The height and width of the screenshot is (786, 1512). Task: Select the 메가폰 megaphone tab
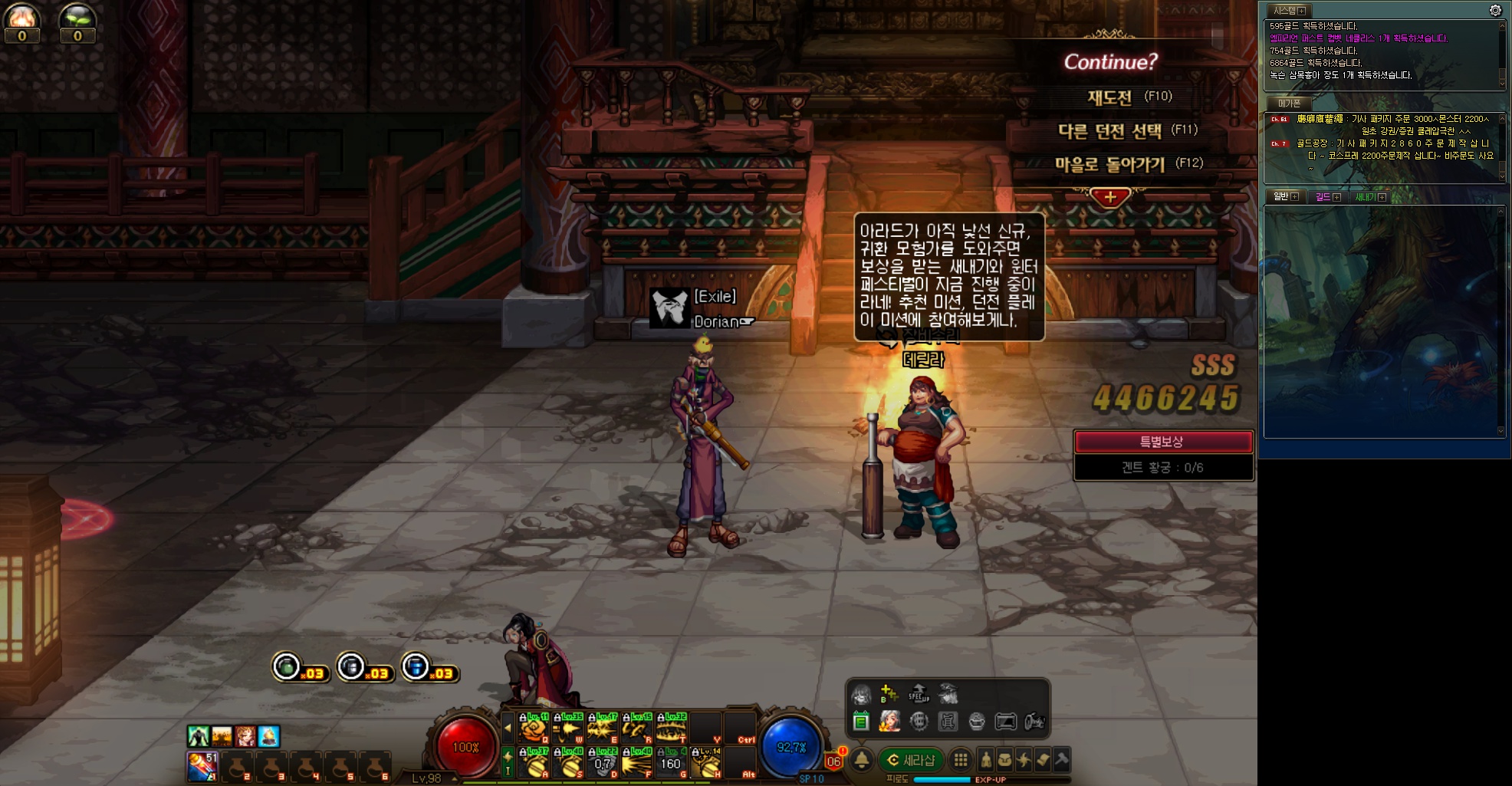[1289, 104]
